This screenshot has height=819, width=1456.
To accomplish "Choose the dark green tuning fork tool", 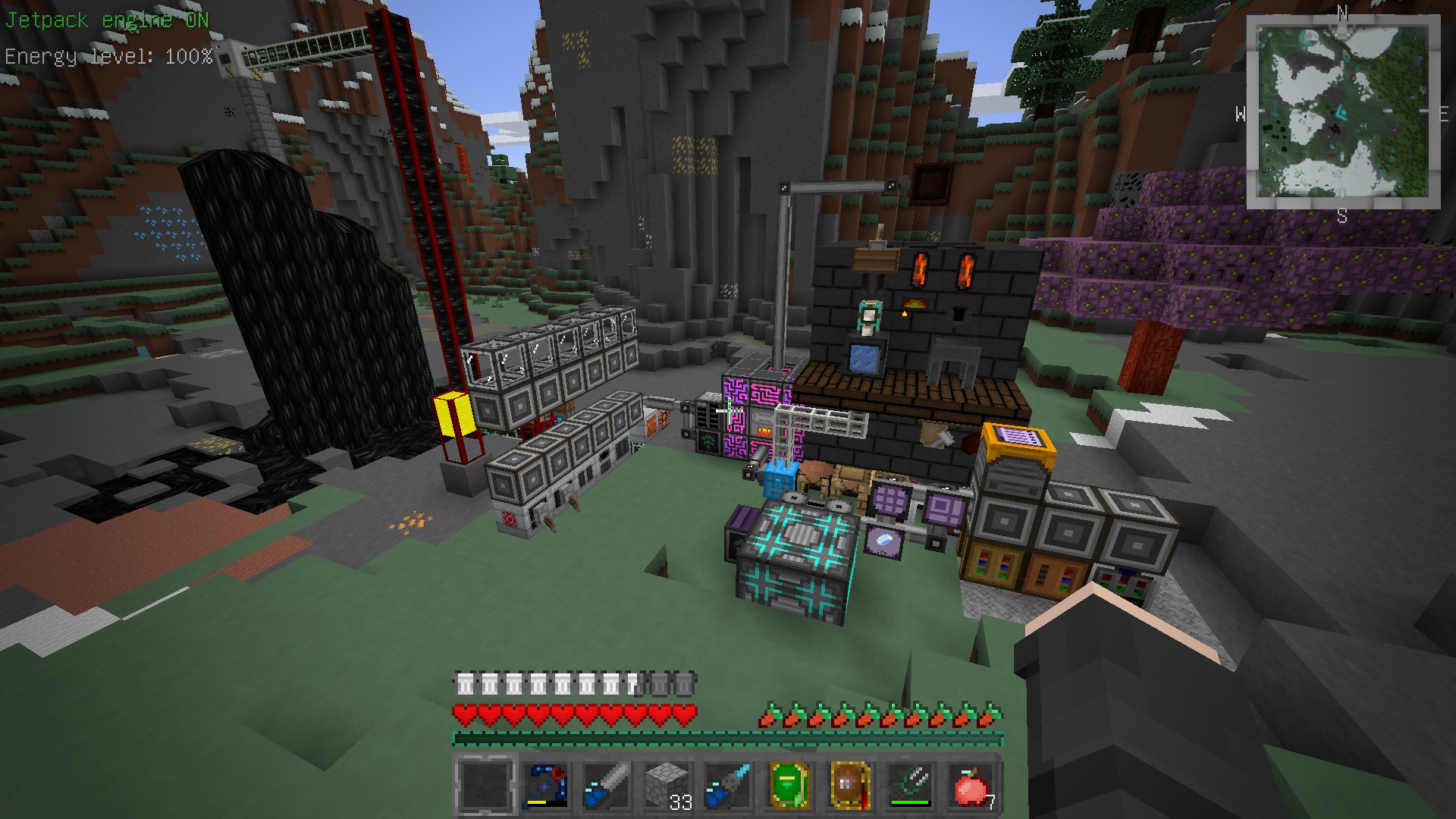I will 910,786.
